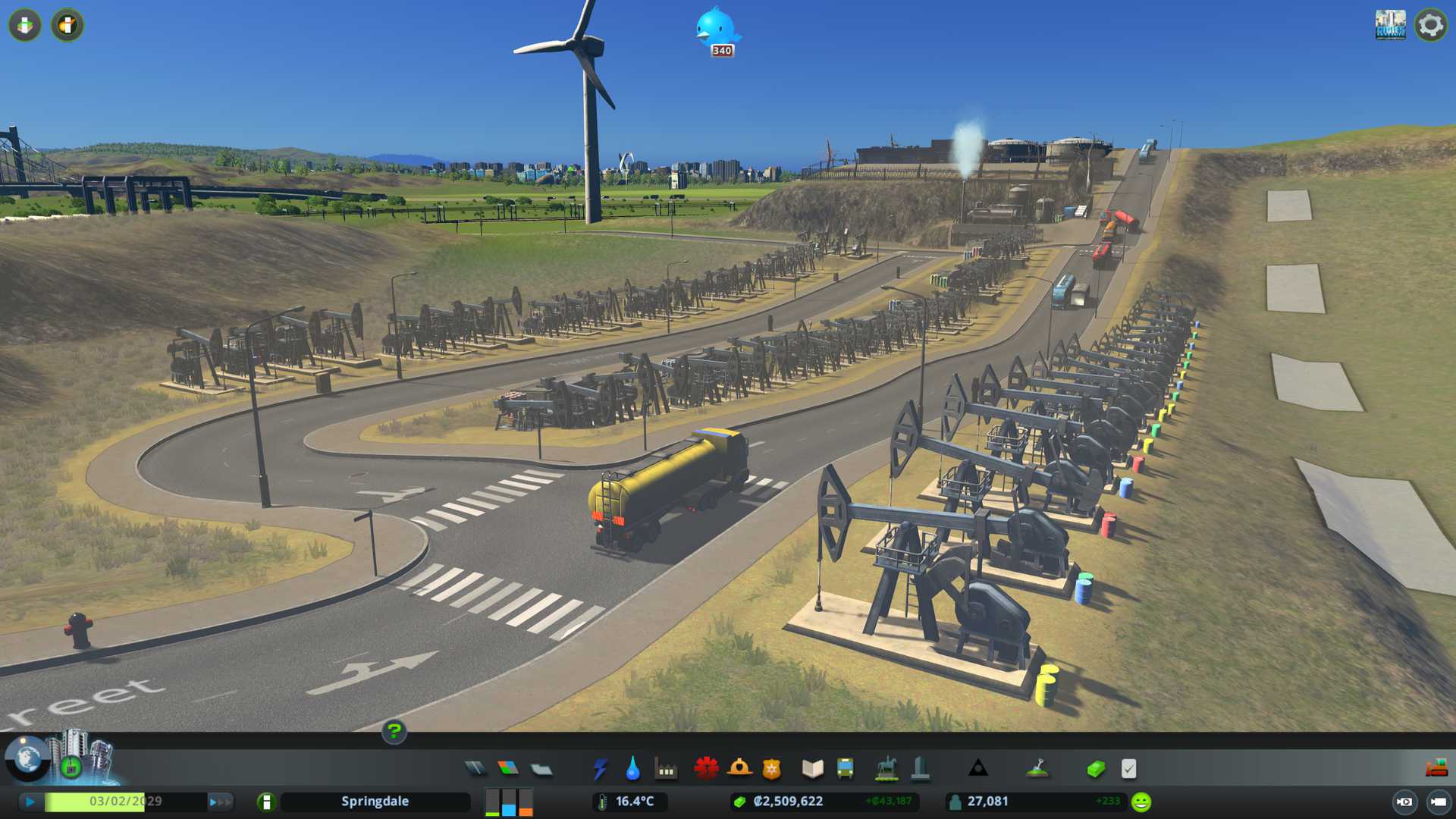Open the Garbage and Industry factory menu
The image size is (1456, 819).
pos(666,769)
